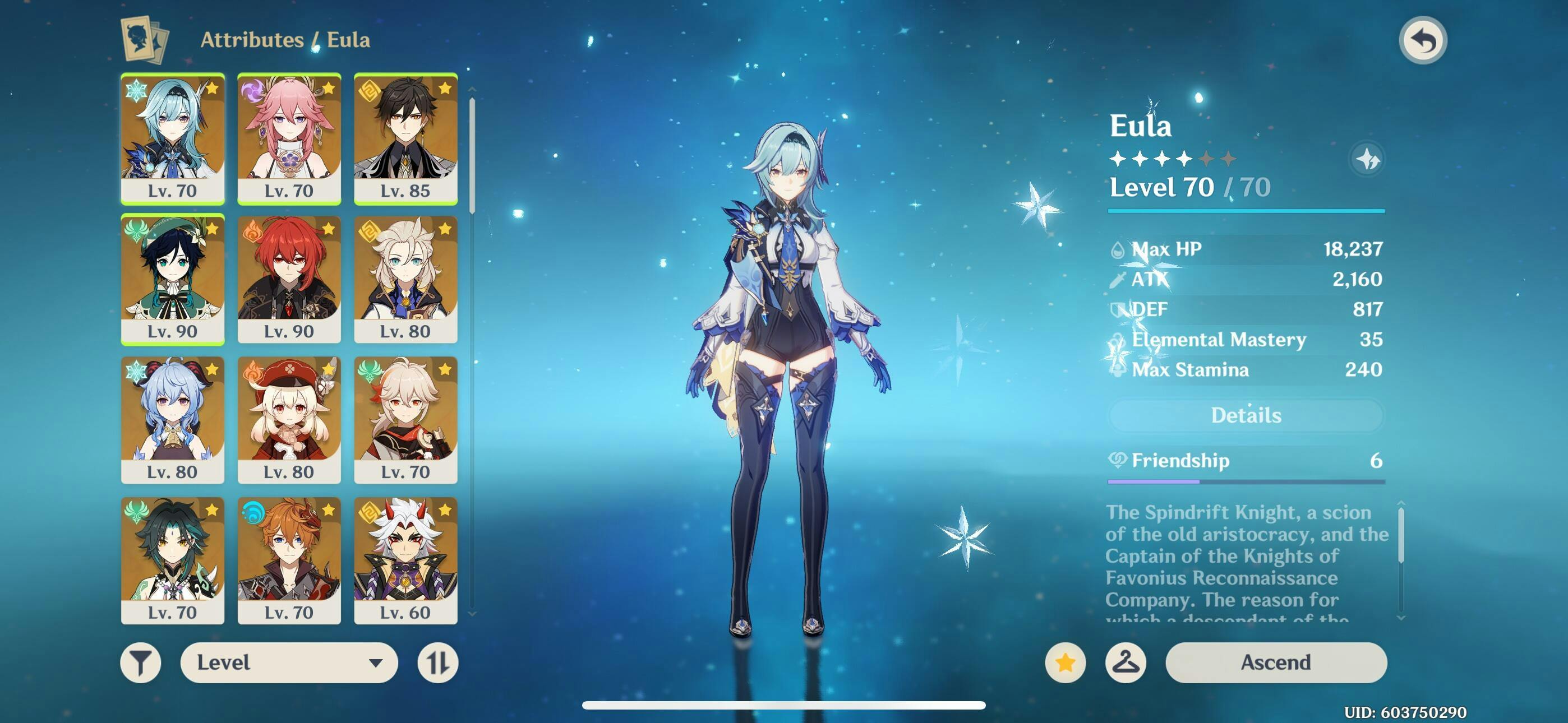This screenshot has height=723, width=1568.
Task: Choose Itto's Lv. 60 portrait
Action: (x=405, y=560)
